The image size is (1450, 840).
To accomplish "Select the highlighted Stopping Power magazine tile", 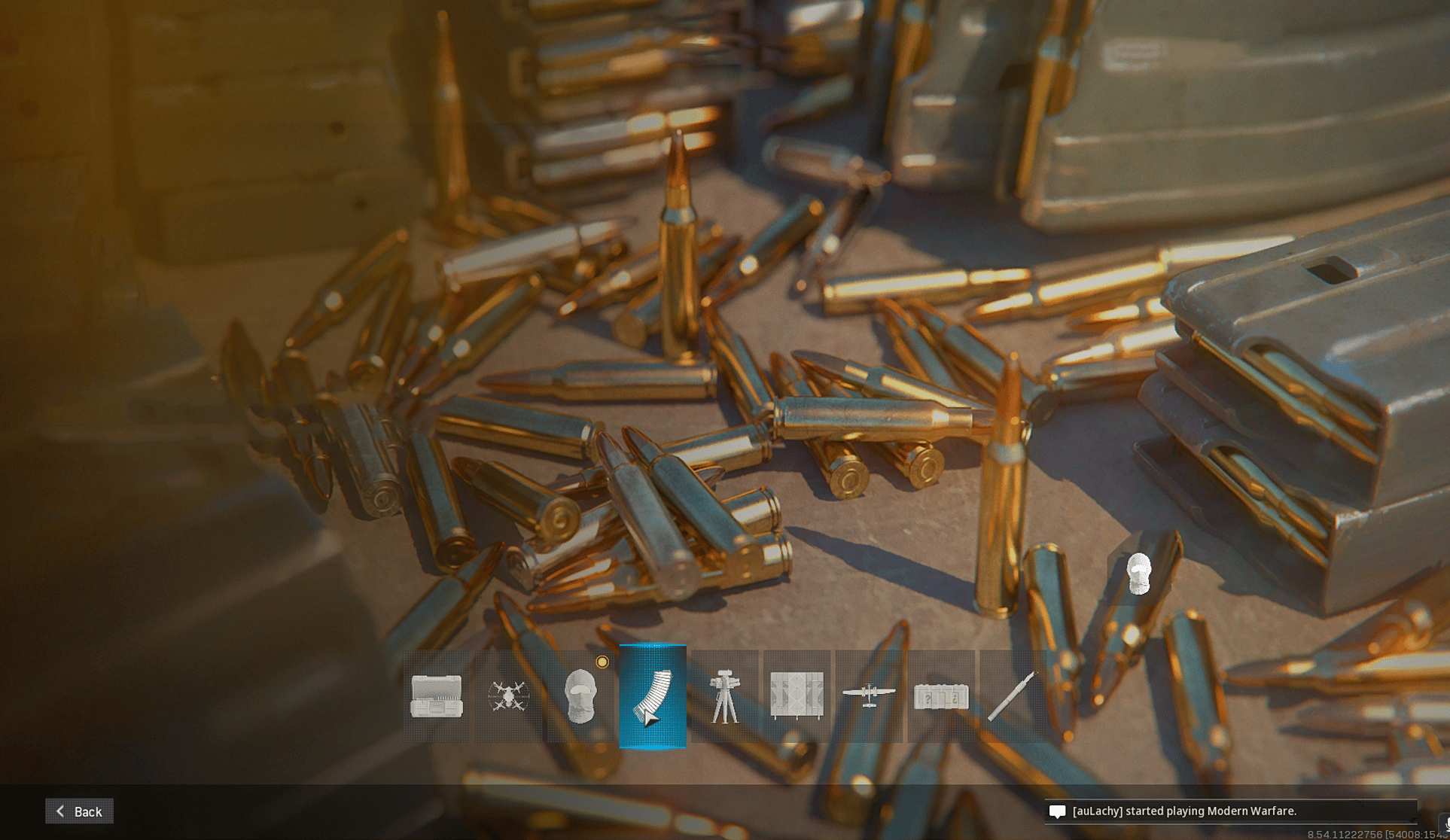I will click(x=653, y=696).
